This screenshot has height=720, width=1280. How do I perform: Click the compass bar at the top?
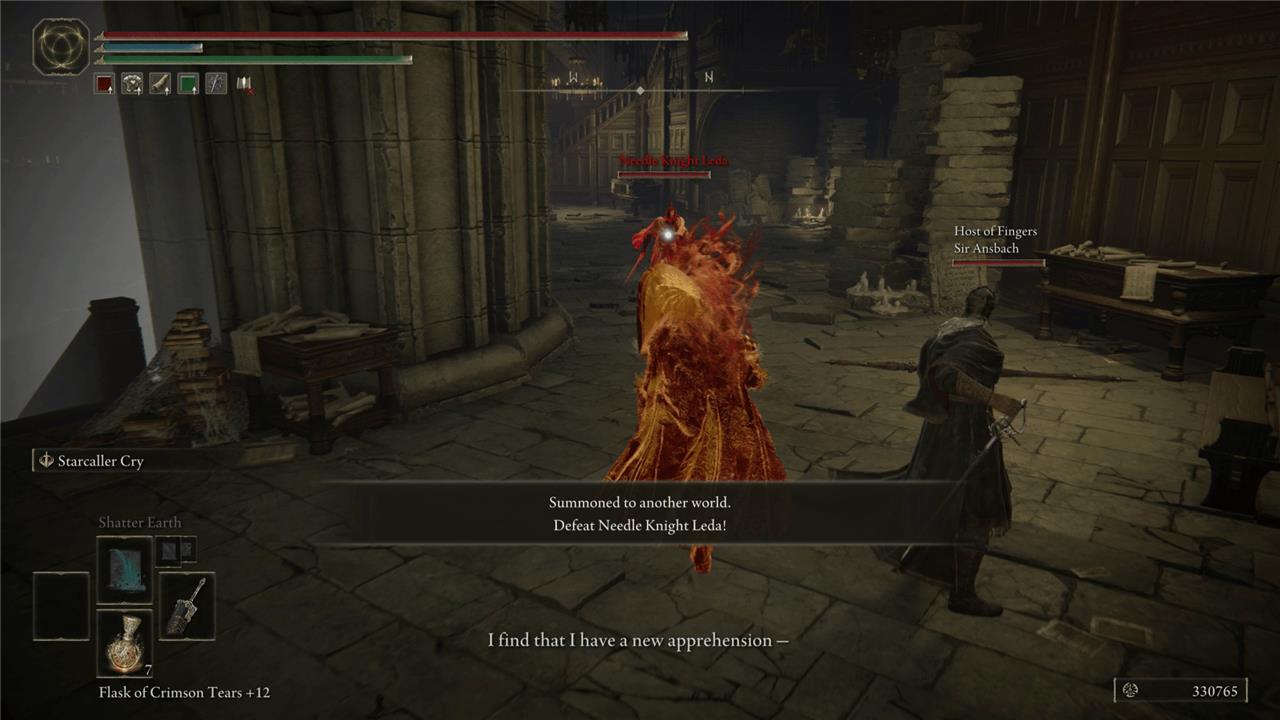pos(640,90)
